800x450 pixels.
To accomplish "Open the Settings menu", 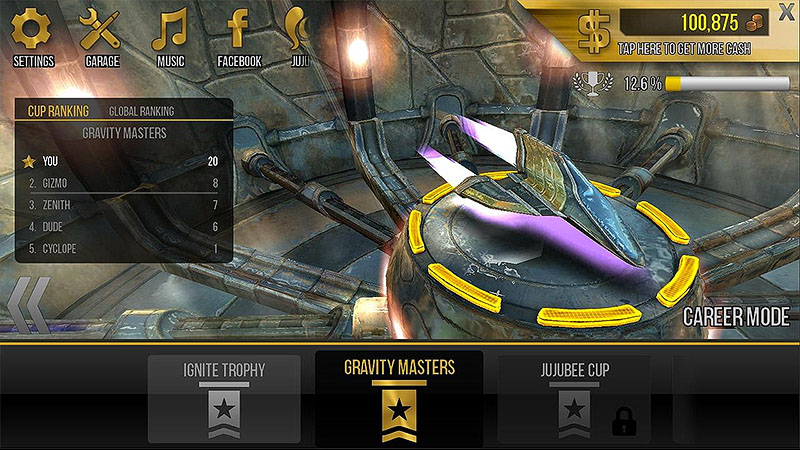I will [x=33, y=36].
